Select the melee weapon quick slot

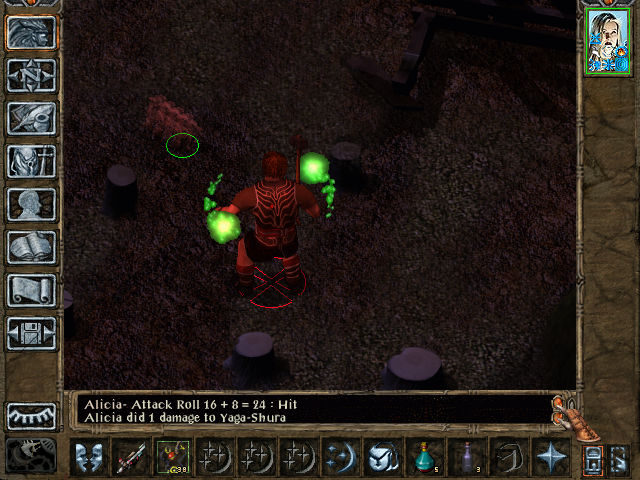pos(130,458)
